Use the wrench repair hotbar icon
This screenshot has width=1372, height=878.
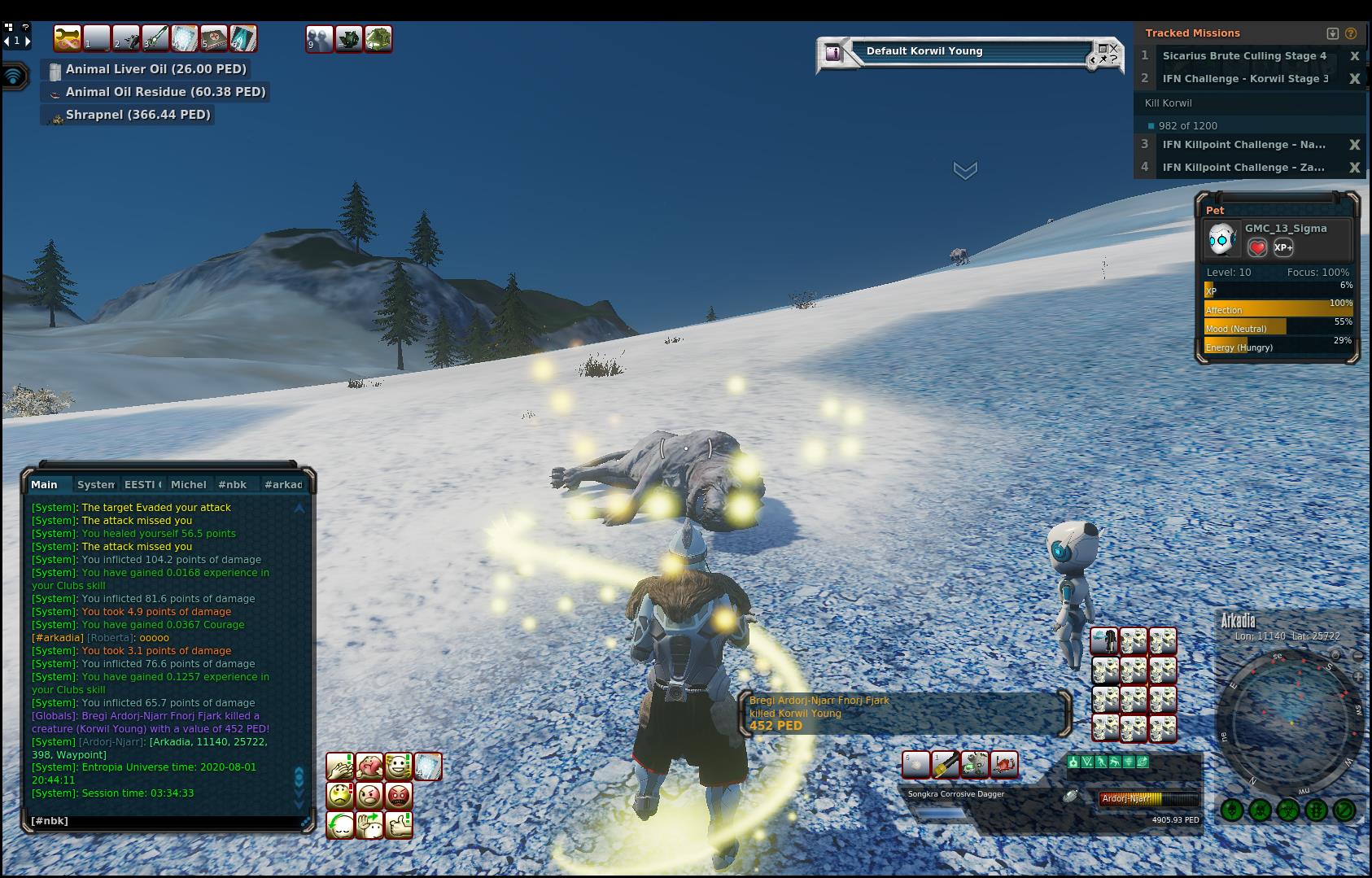coord(67,38)
